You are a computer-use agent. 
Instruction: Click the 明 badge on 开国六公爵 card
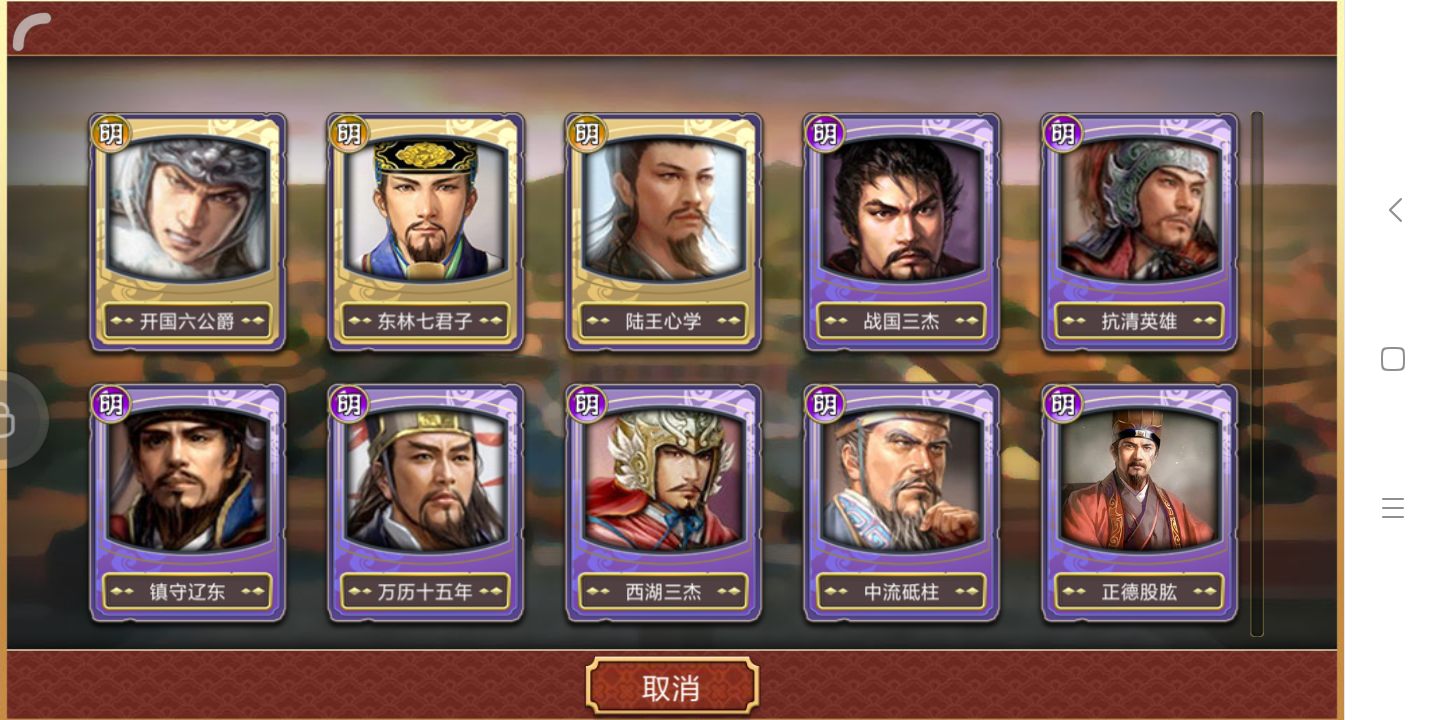point(112,133)
